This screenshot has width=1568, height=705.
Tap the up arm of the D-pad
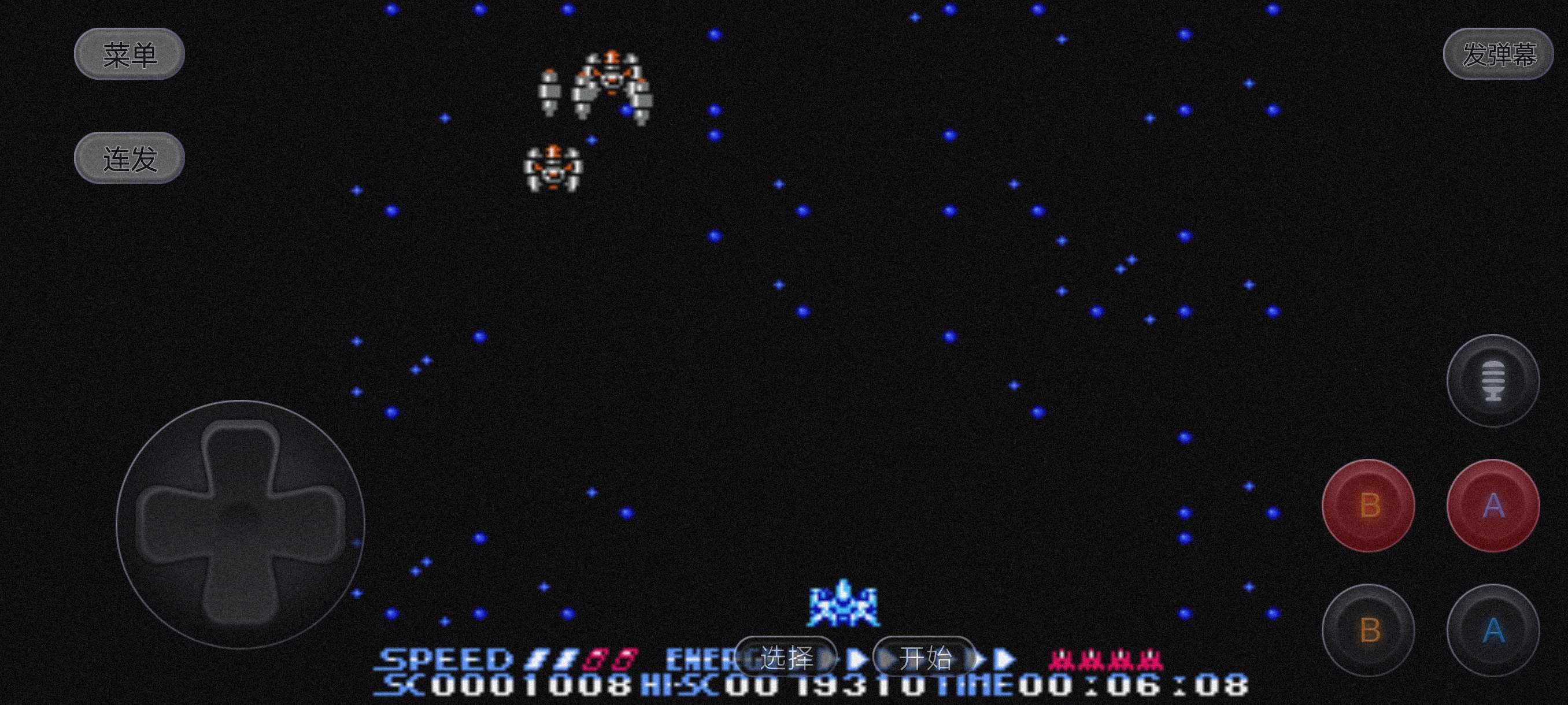(240, 453)
